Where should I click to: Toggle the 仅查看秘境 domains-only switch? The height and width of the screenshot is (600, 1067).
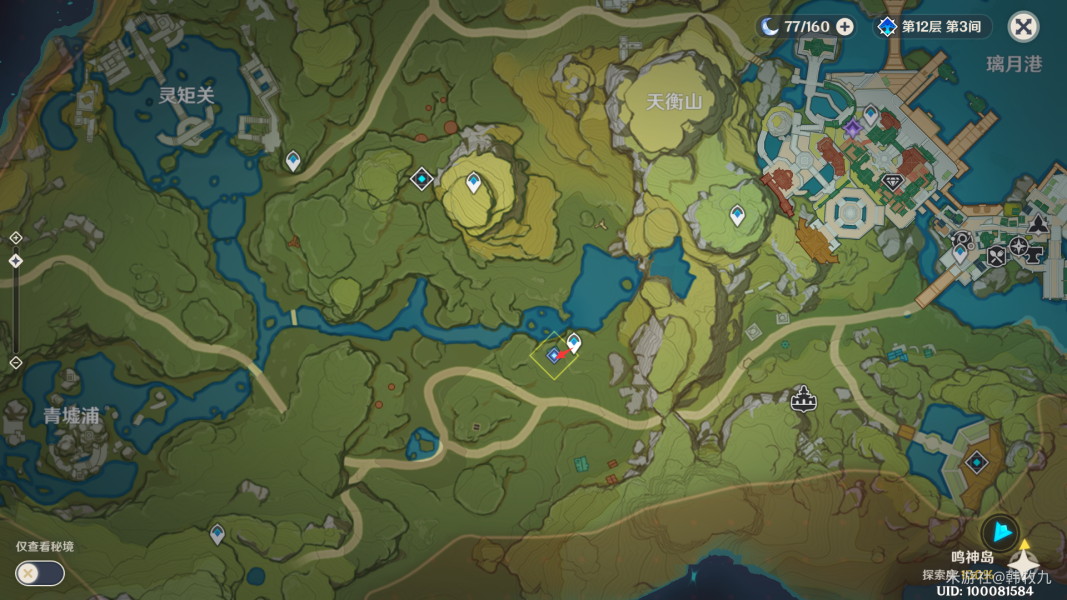[x=40, y=573]
